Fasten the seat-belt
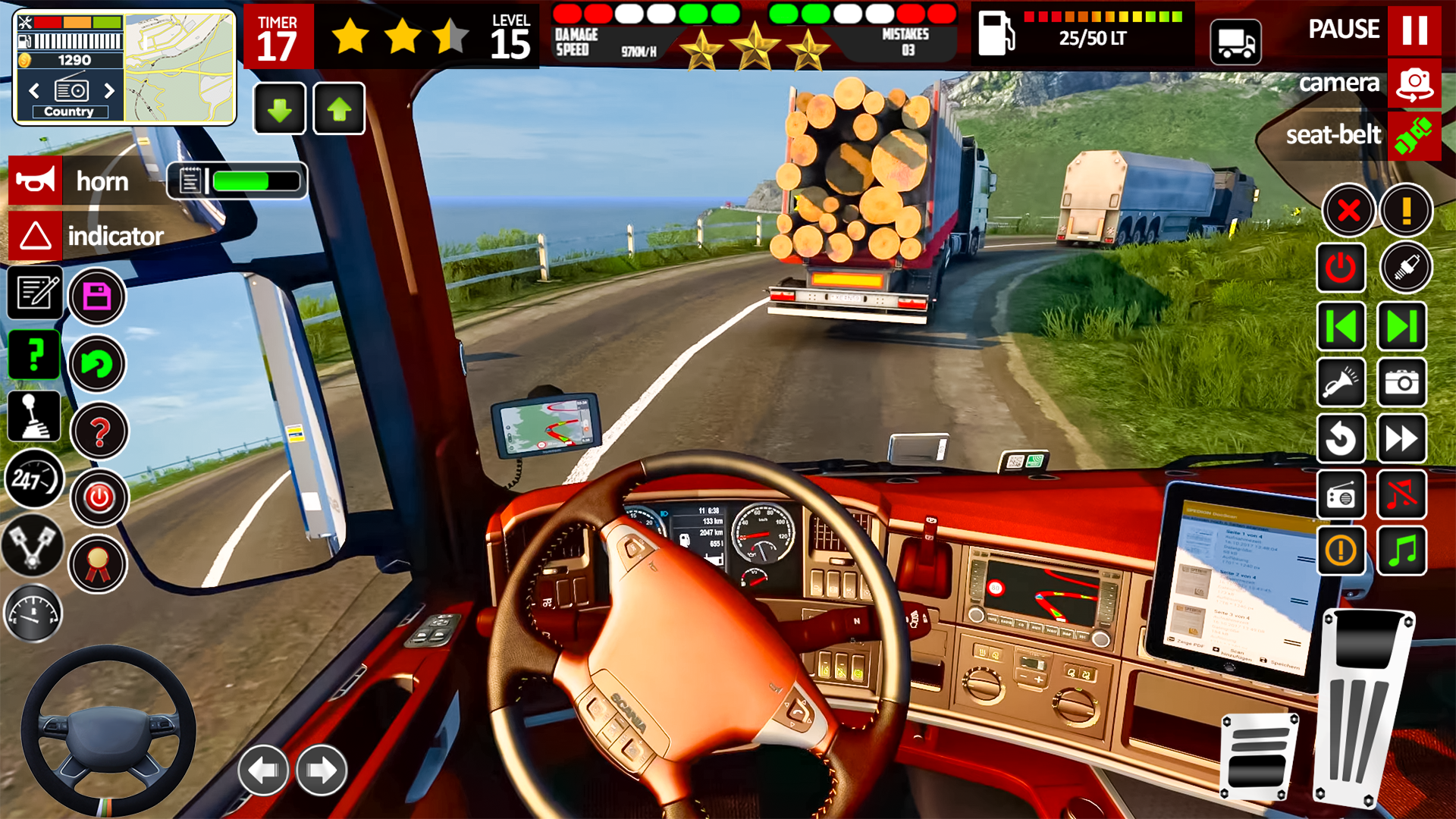The image size is (1456, 819). click(x=1414, y=136)
